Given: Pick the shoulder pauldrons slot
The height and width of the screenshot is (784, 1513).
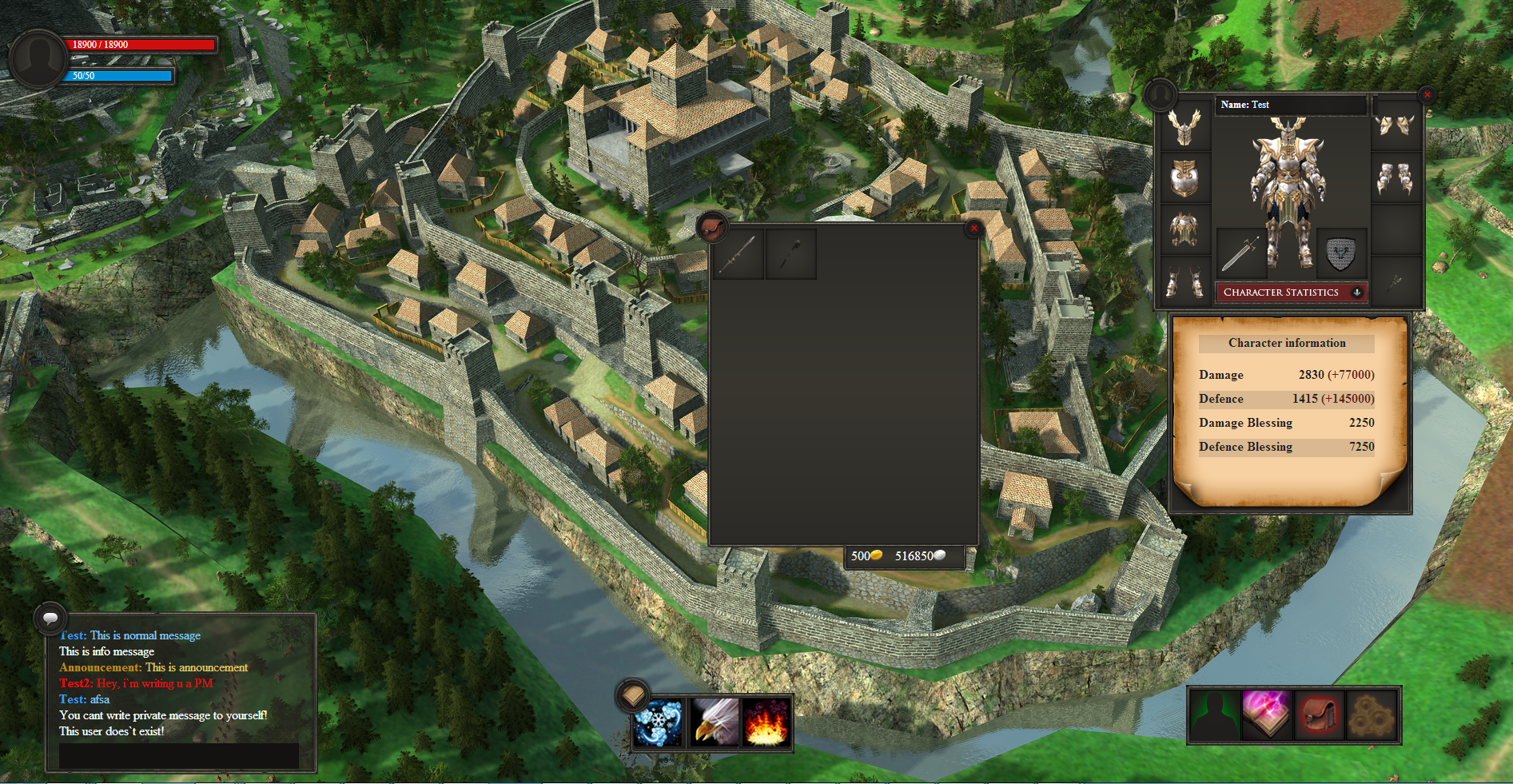Looking at the screenshot, I should pos(1395,127).
